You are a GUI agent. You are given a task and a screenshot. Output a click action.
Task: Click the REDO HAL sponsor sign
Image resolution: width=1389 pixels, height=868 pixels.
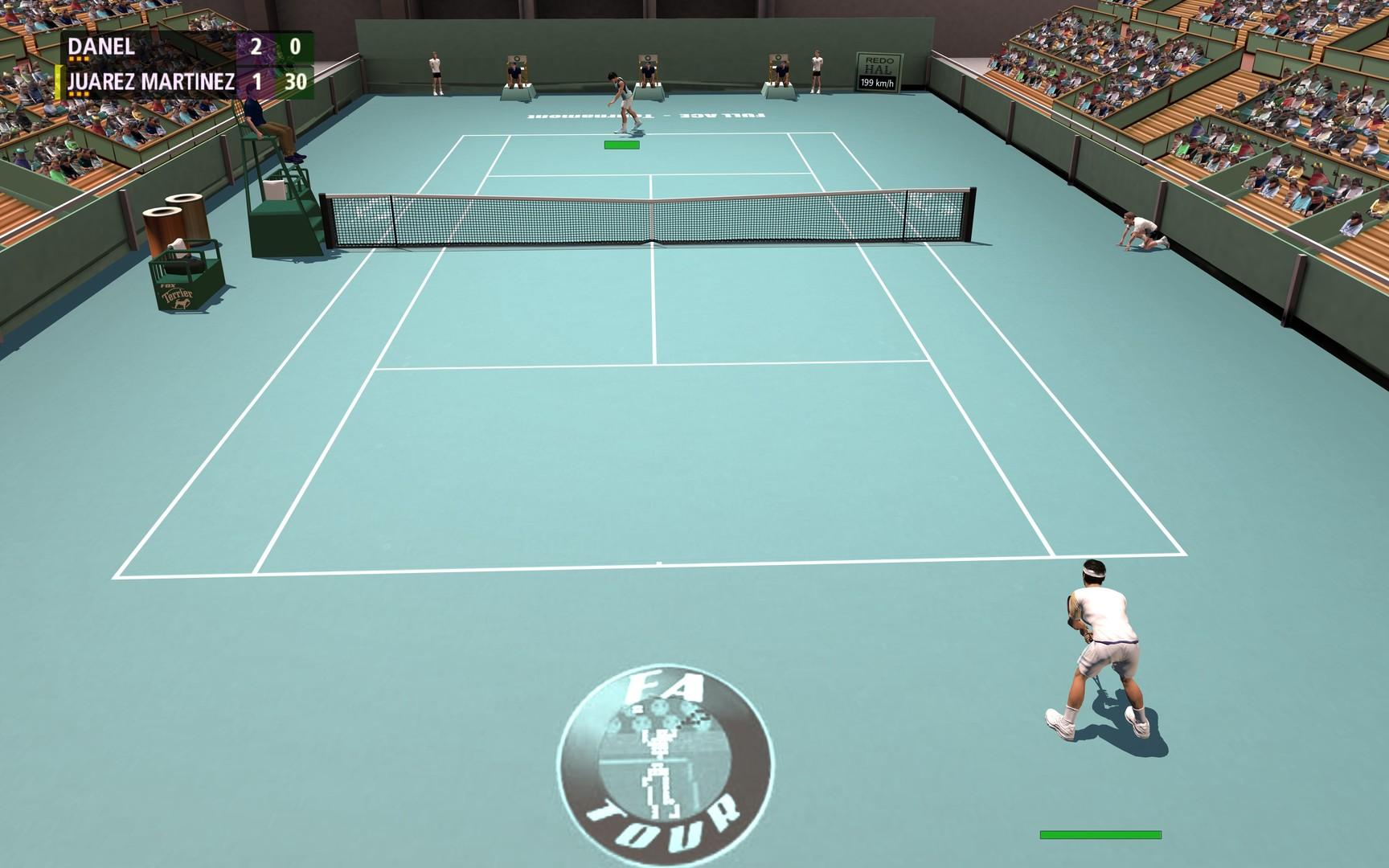click(879, 63)
